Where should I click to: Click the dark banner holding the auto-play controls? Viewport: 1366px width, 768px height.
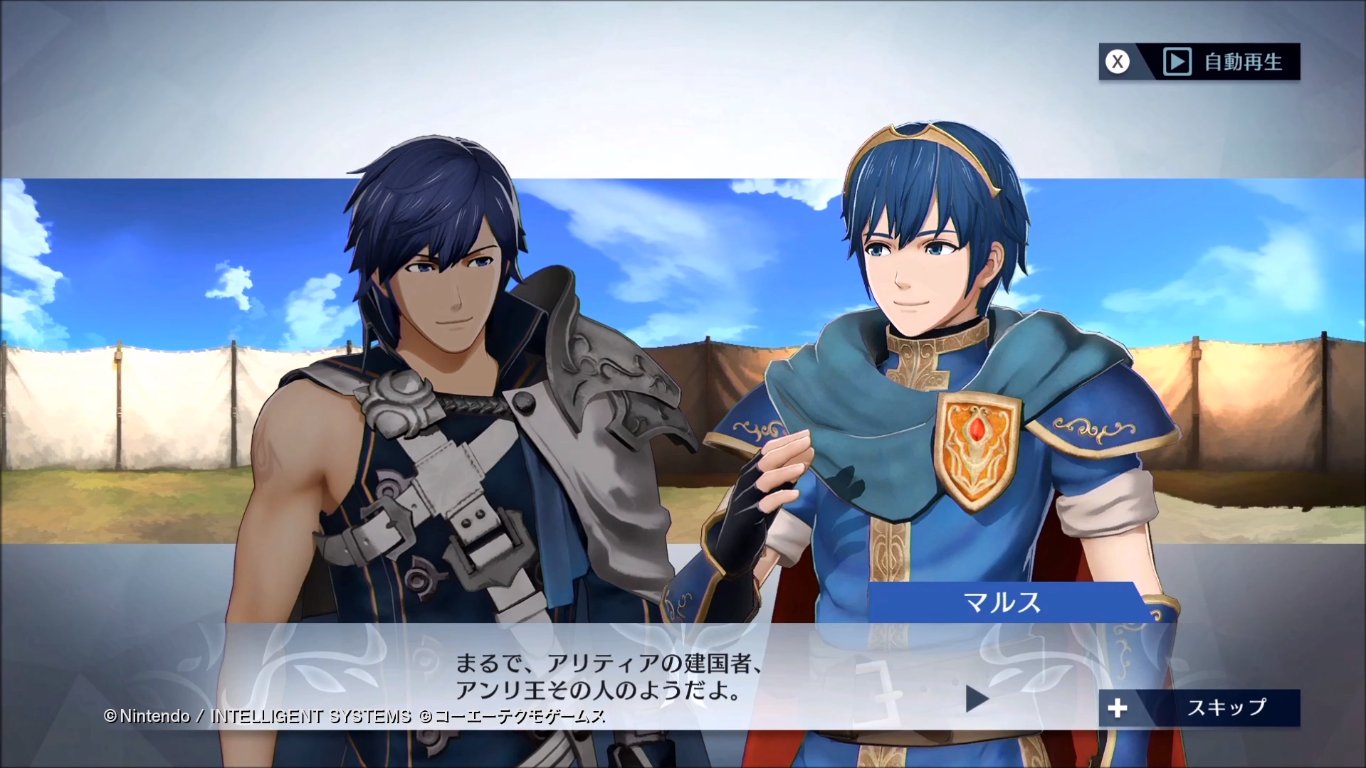[1200, 62]
